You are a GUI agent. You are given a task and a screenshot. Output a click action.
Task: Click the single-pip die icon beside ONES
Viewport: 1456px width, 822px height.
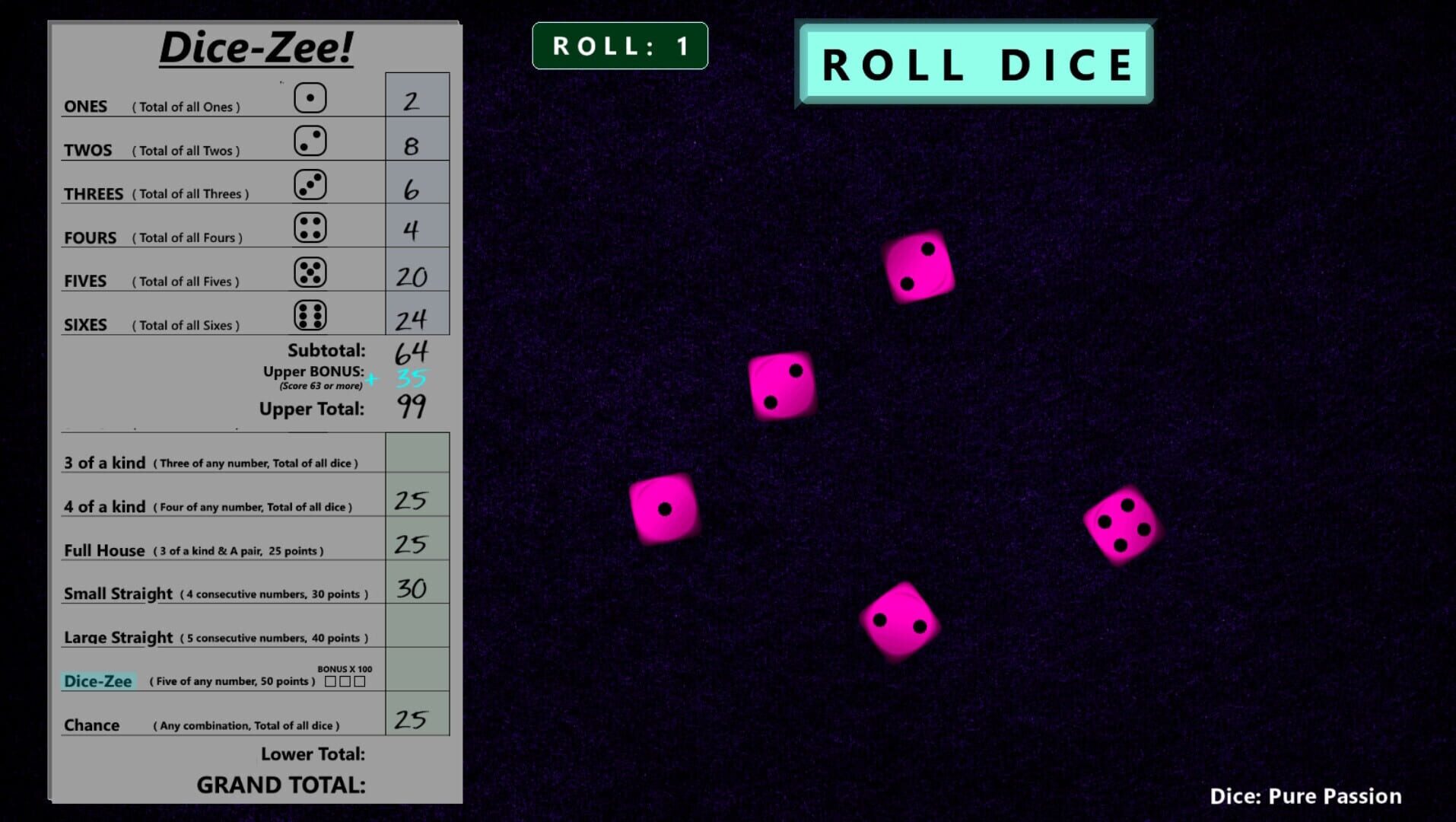coord(308,97)
